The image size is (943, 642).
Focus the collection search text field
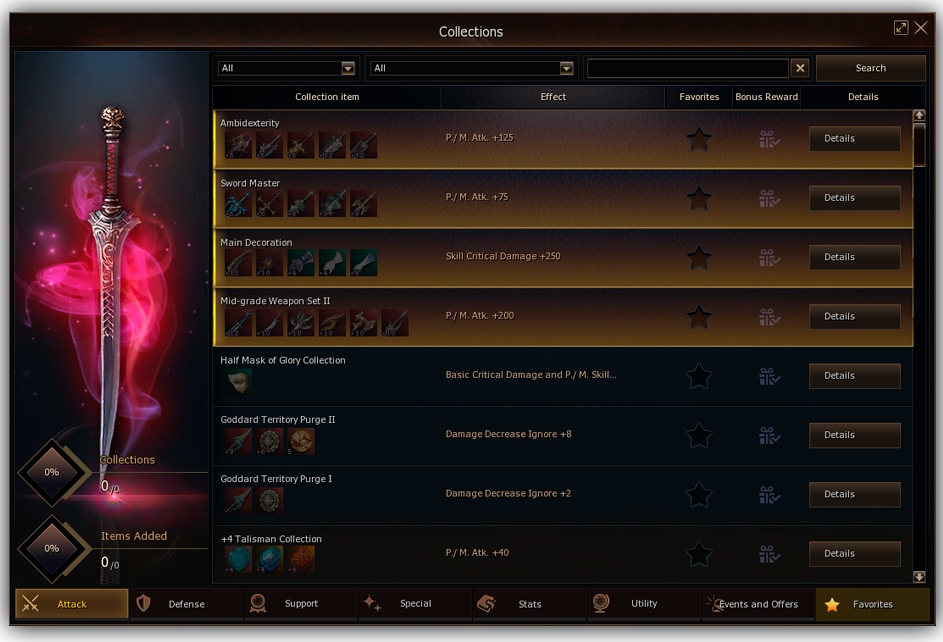(687, 68)
